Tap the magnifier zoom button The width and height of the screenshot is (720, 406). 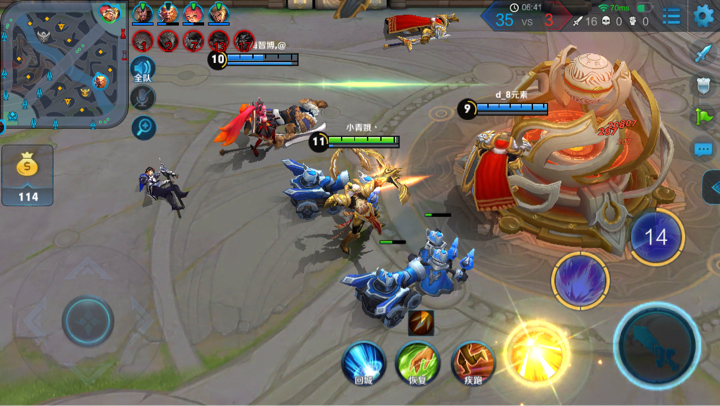coord(143,127)
